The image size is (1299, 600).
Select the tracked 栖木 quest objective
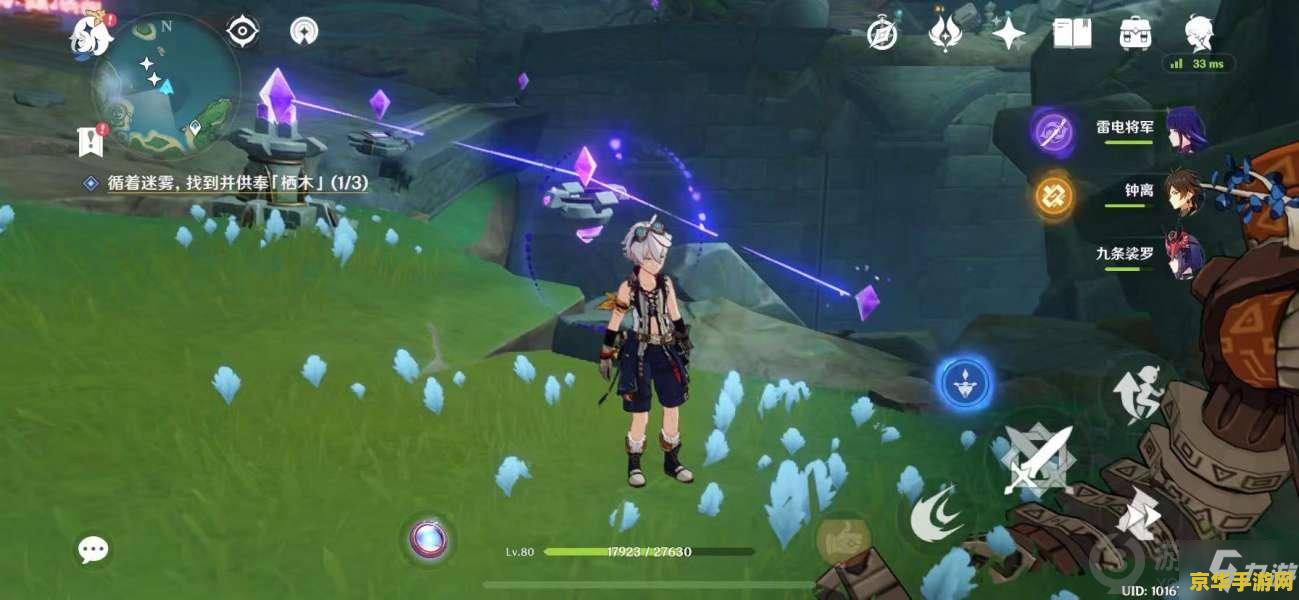(x=228, y=183)
